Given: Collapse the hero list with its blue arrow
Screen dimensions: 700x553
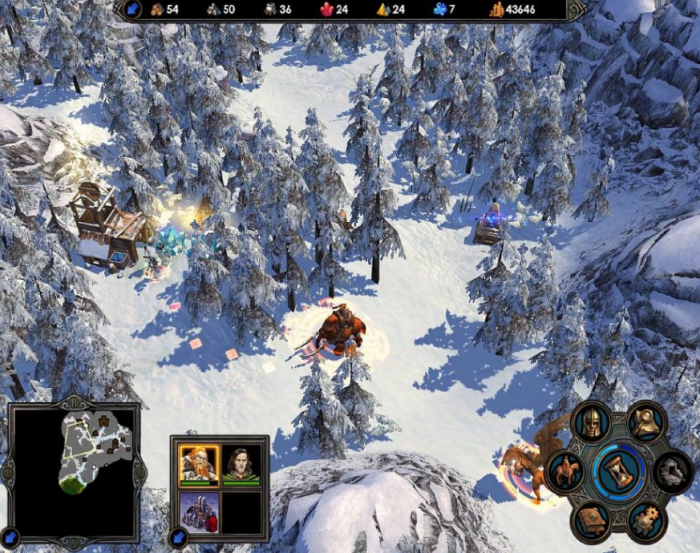Looking at the screenshot, I should (180, 539).
